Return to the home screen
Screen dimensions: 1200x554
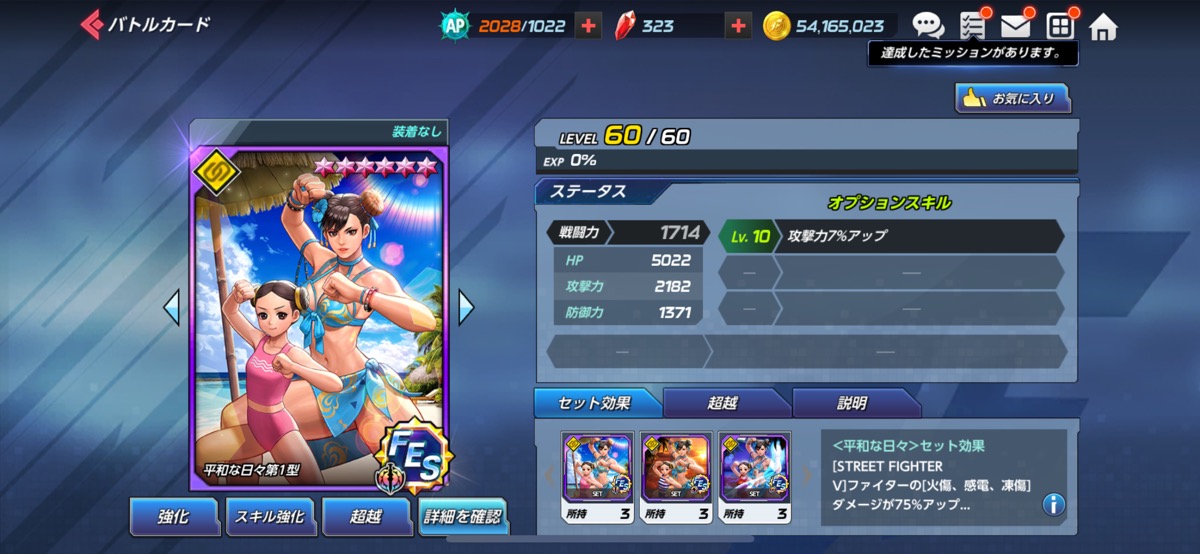[x=1103, y=27]
